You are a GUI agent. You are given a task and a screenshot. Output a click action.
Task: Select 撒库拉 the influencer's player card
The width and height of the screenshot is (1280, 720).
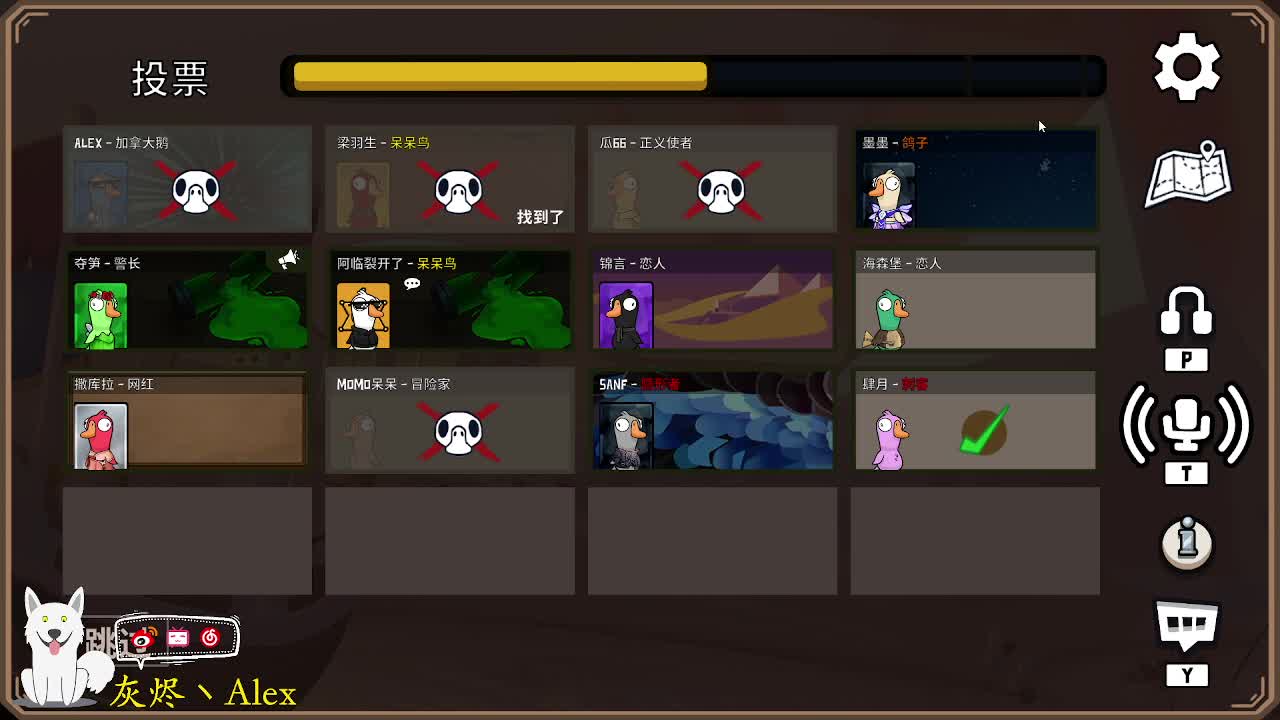point(187,420)
